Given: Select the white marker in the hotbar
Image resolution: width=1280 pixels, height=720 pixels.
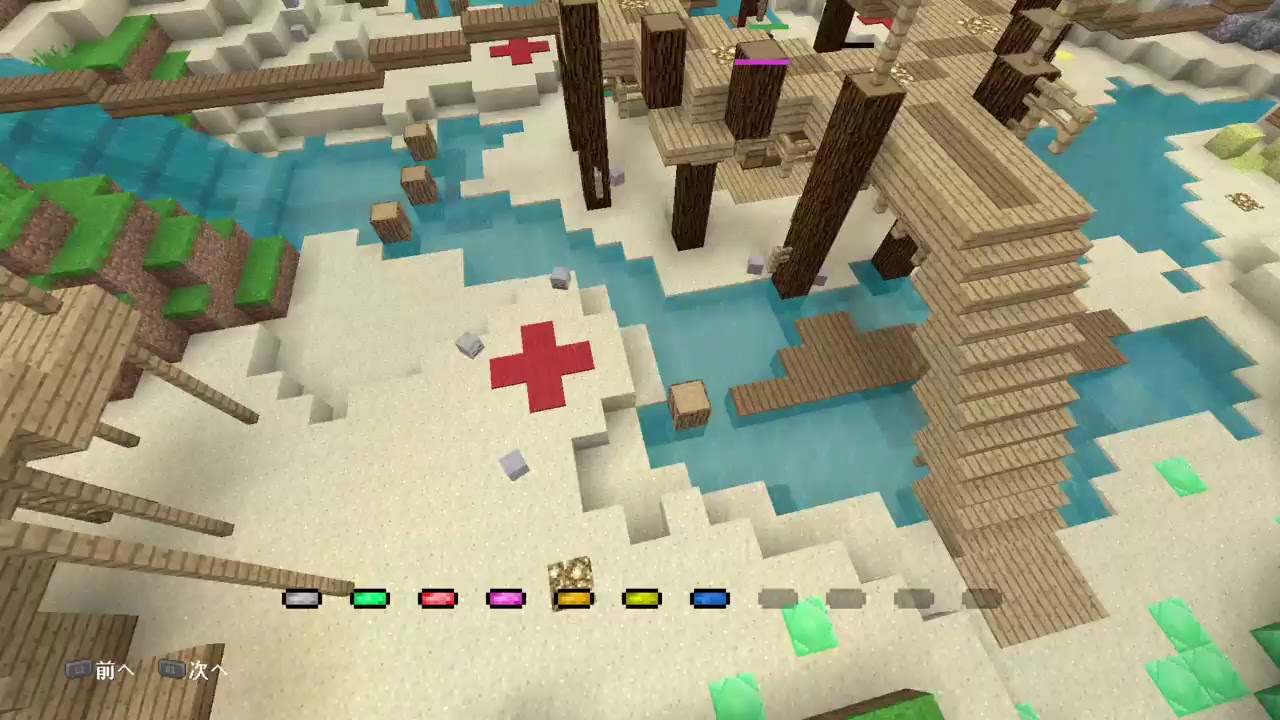Looking at the screenshot, I should 303,598.
